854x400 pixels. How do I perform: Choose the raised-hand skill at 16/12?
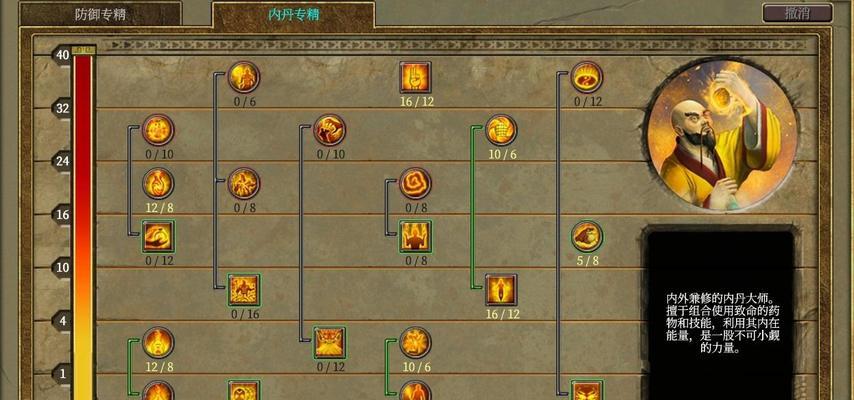tap(415, 77)
